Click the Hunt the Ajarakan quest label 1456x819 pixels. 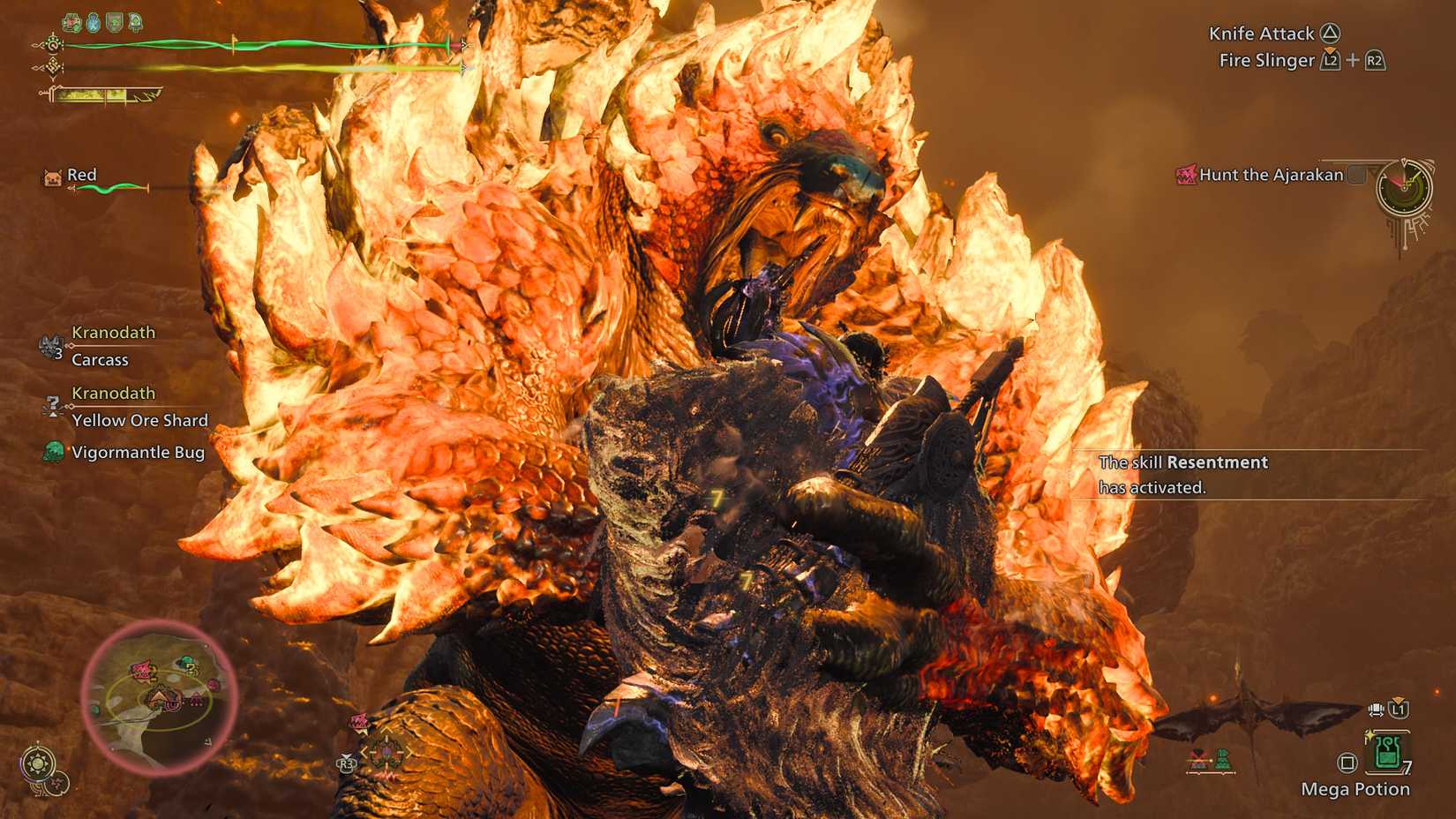[x=1271, y=175]
